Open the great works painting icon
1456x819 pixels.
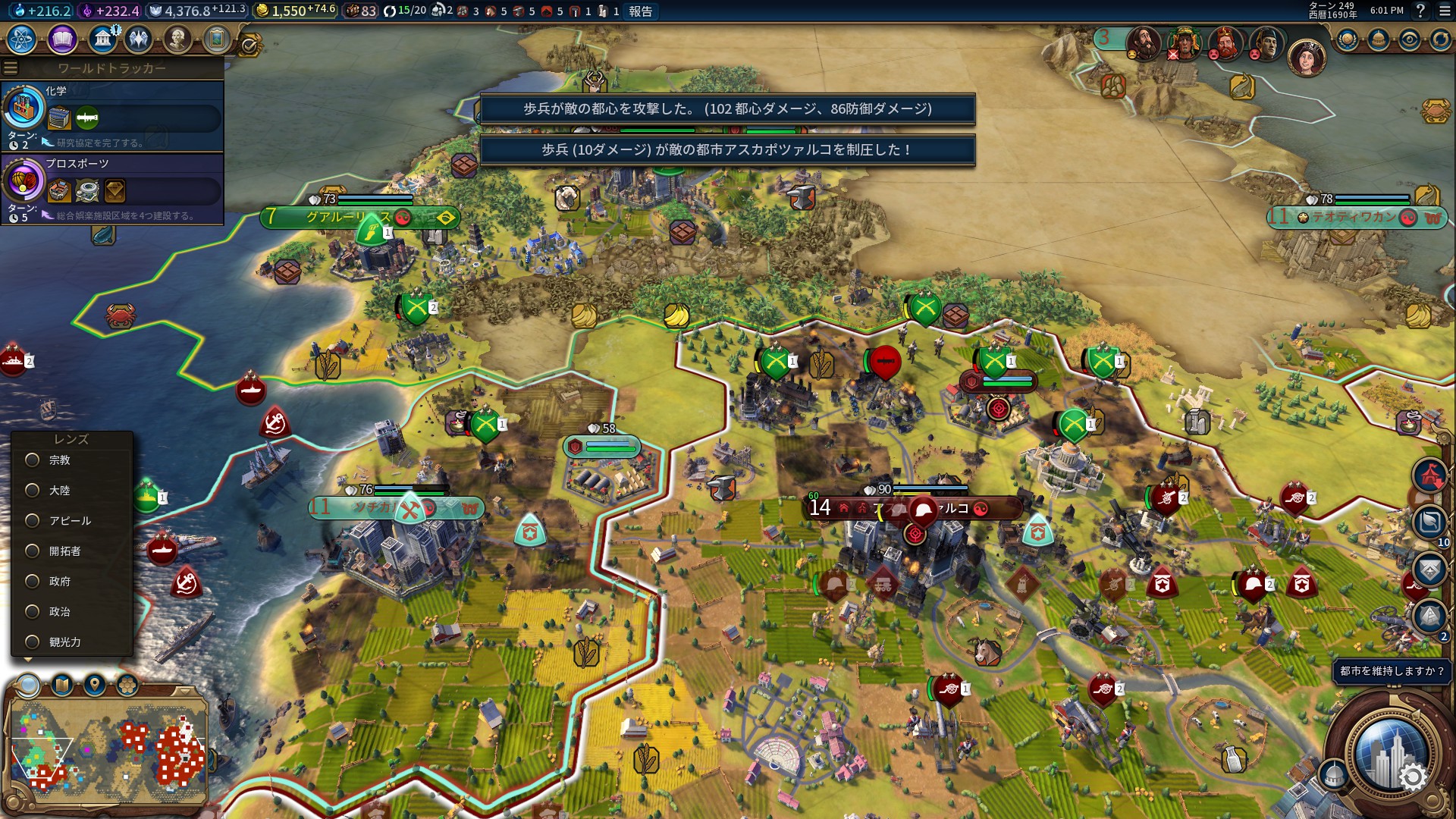tap(217, 39)
